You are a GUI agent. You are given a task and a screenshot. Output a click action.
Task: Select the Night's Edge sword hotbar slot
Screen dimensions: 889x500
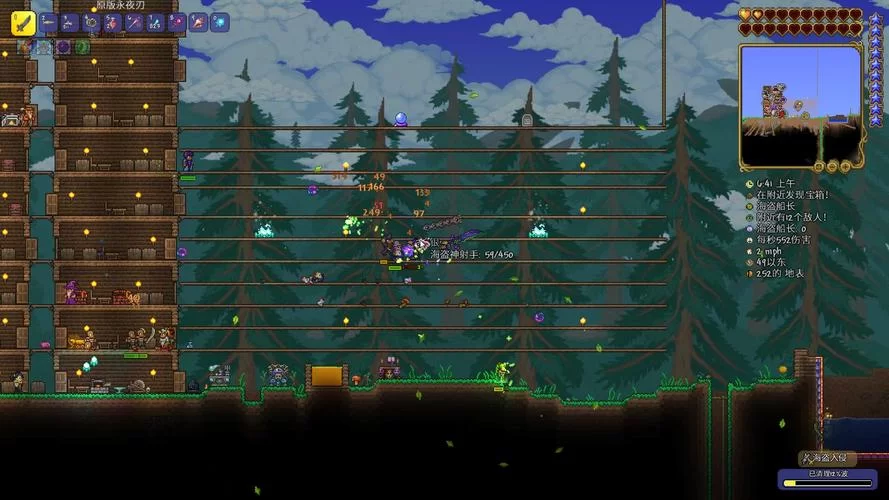[x=23, y=23]
